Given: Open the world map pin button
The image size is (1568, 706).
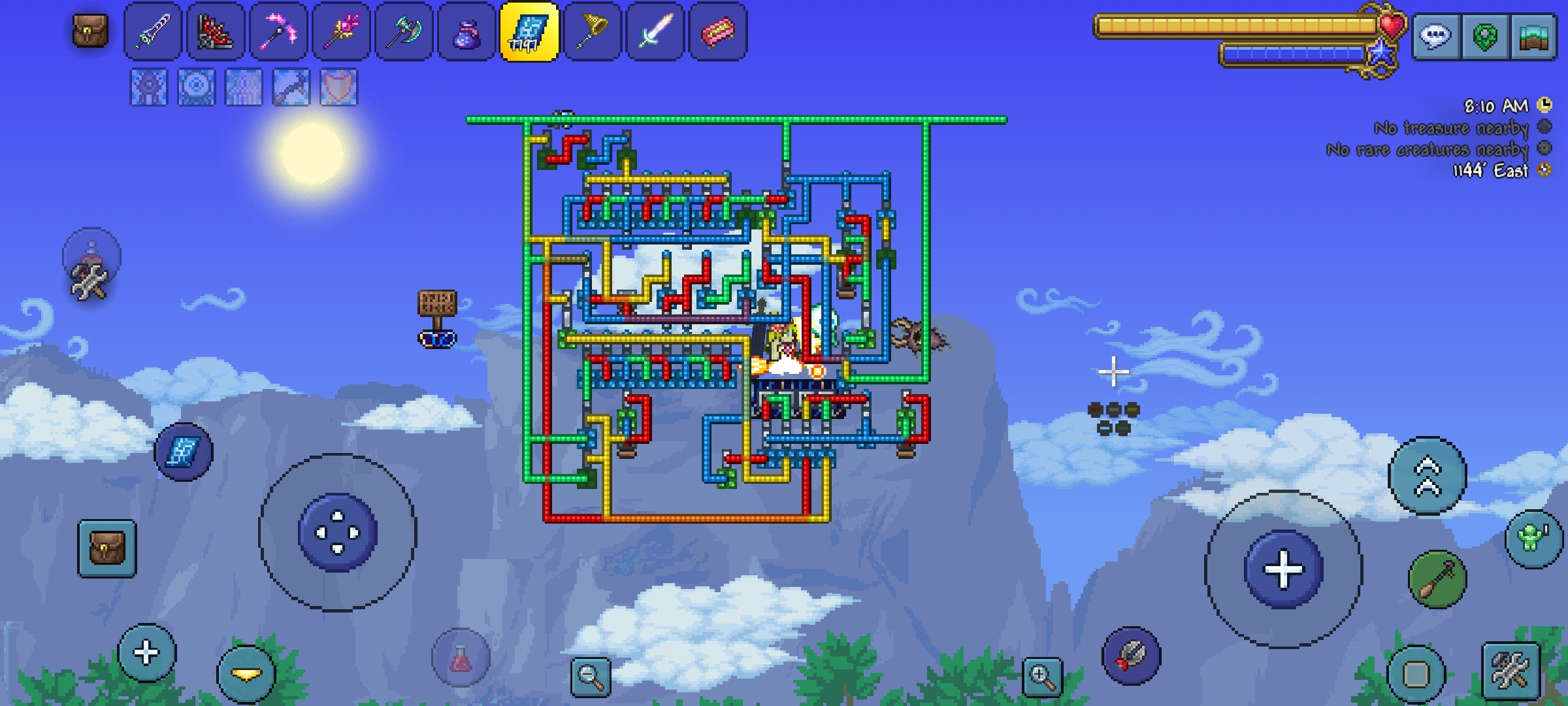Looking at the screenshot, I should 1485,36.
